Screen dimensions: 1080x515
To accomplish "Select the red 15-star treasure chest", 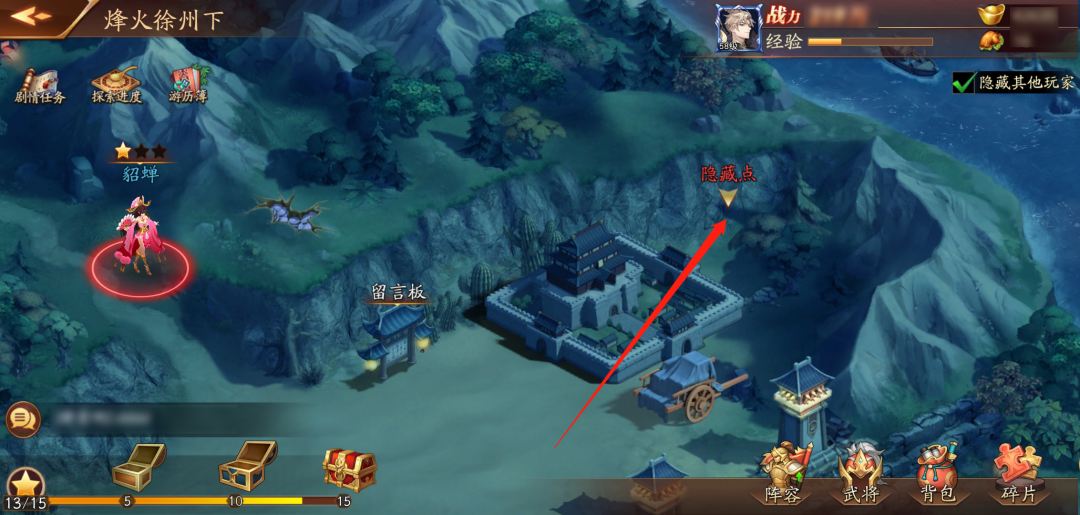I will 349,465.
